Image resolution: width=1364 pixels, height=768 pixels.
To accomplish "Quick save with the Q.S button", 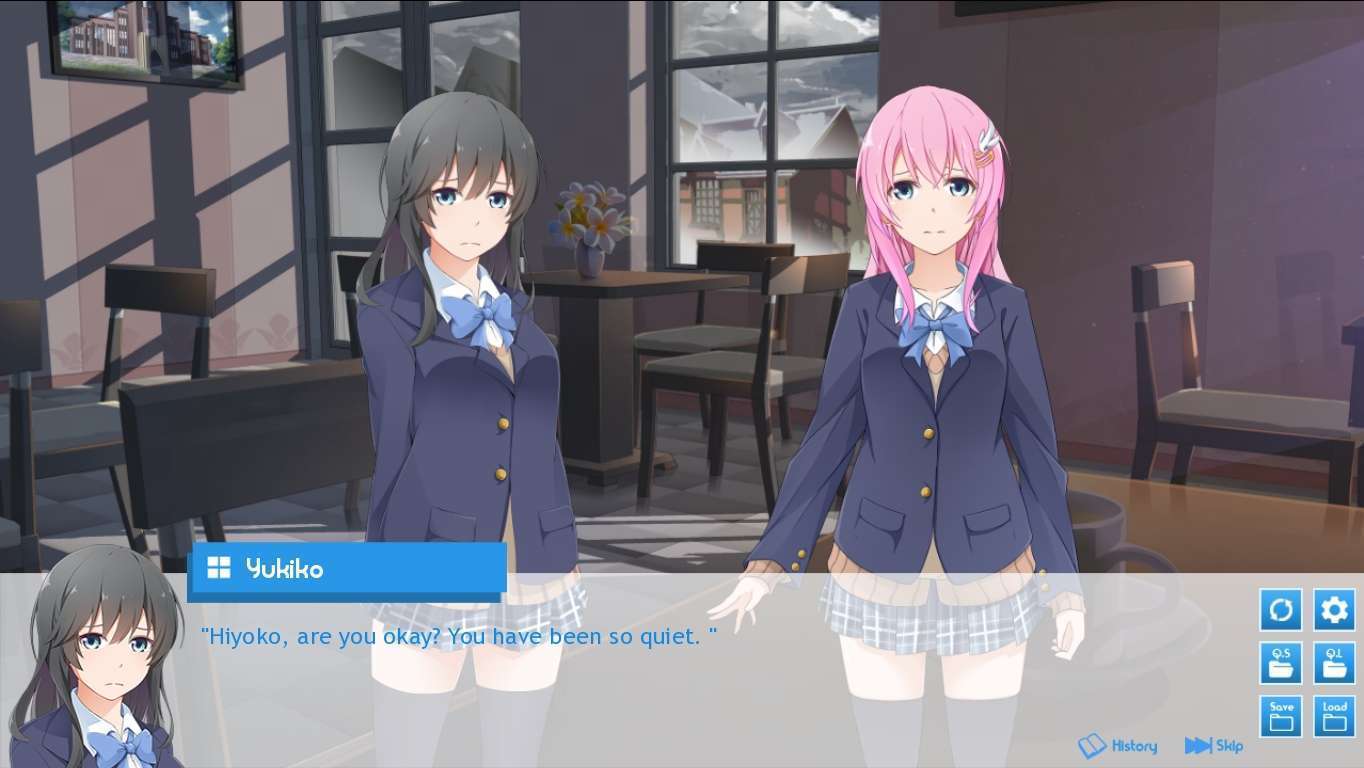I will click(1281, 663).
